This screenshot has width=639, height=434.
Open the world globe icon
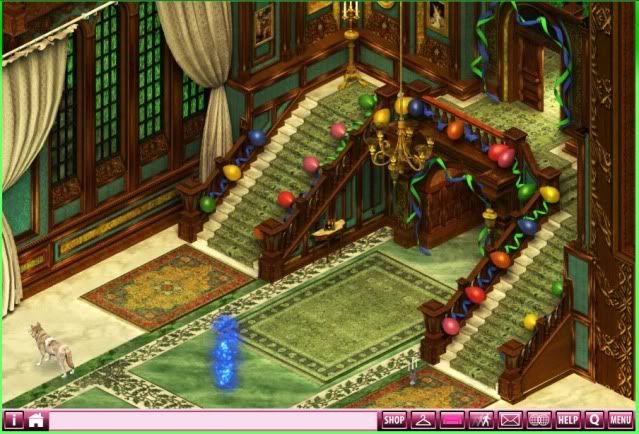pyautogui.click(x=539, y=420)
